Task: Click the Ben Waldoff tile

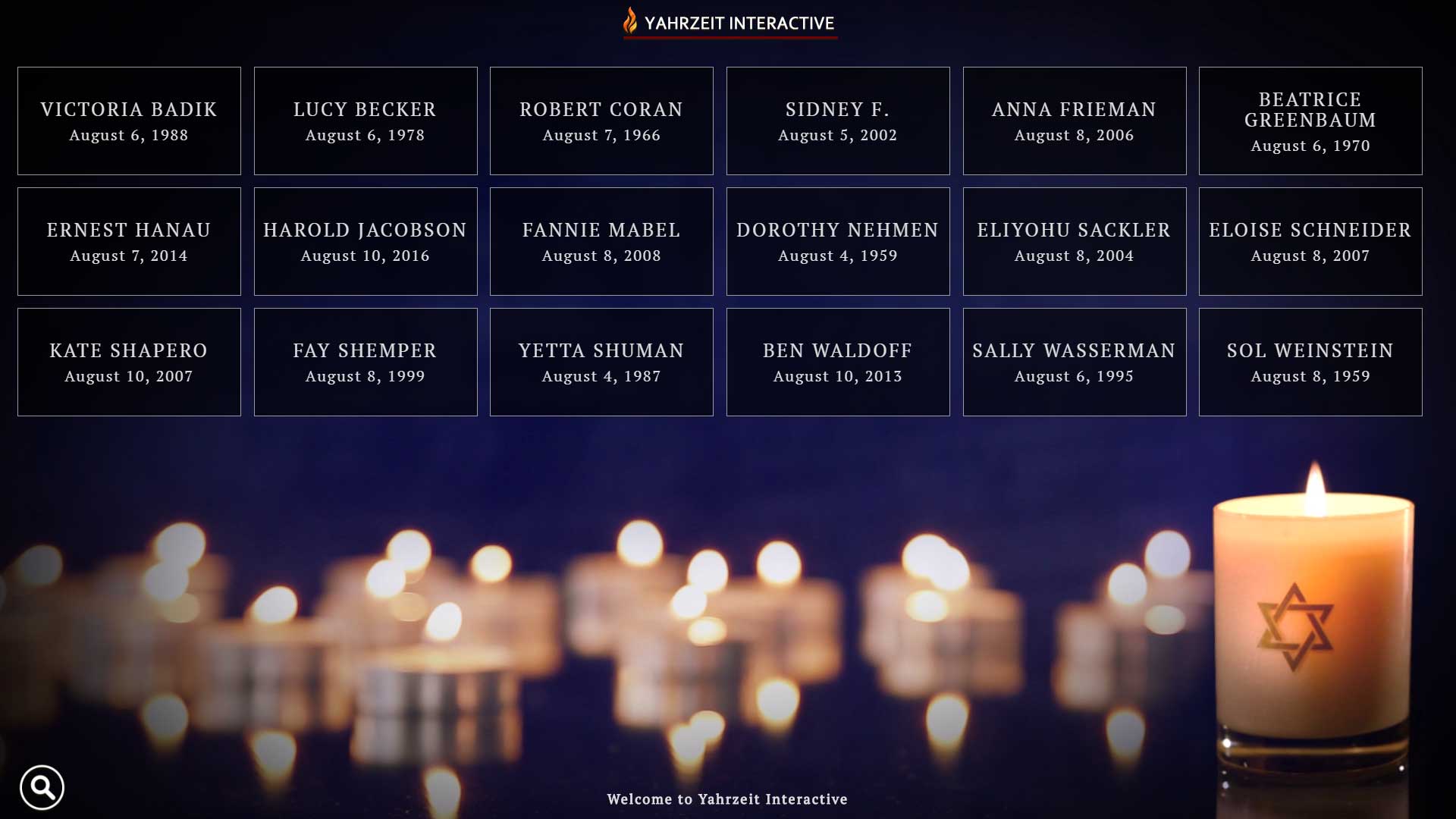Action: (838, 362)
